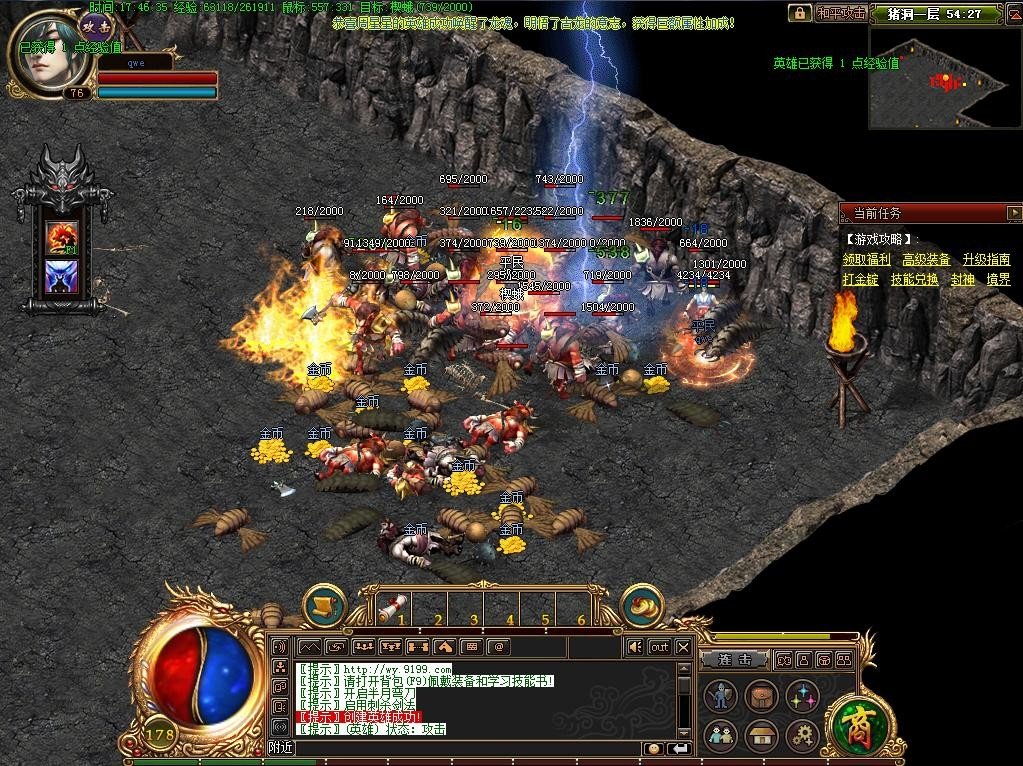Close the chat window with the X
This screenshot has width=1023, height=766.
tap(683, 647)
